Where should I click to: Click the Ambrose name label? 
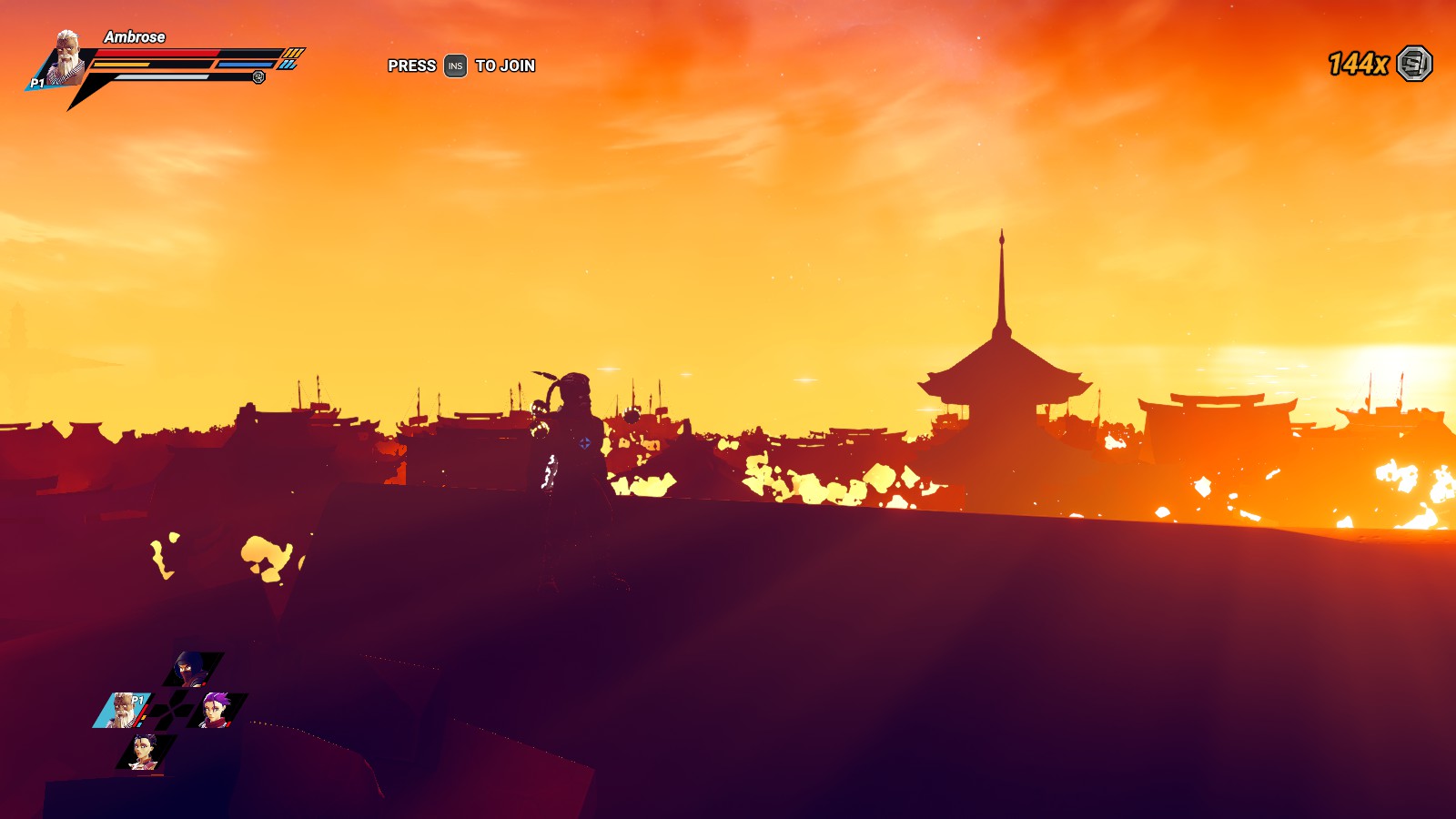[x=134, y=38]
